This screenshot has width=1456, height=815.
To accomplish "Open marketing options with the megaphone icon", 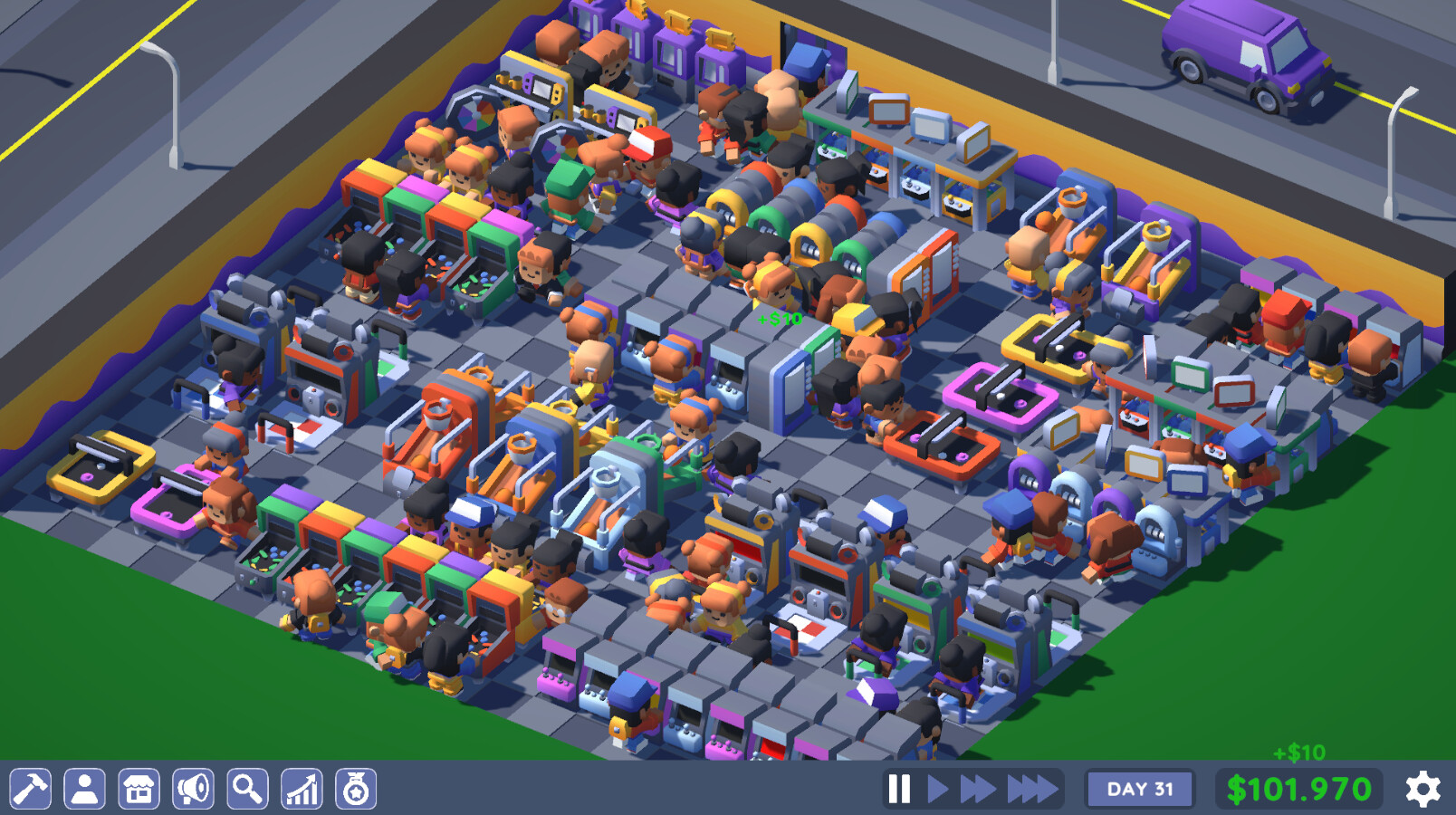I will click(x=194, y=788).
